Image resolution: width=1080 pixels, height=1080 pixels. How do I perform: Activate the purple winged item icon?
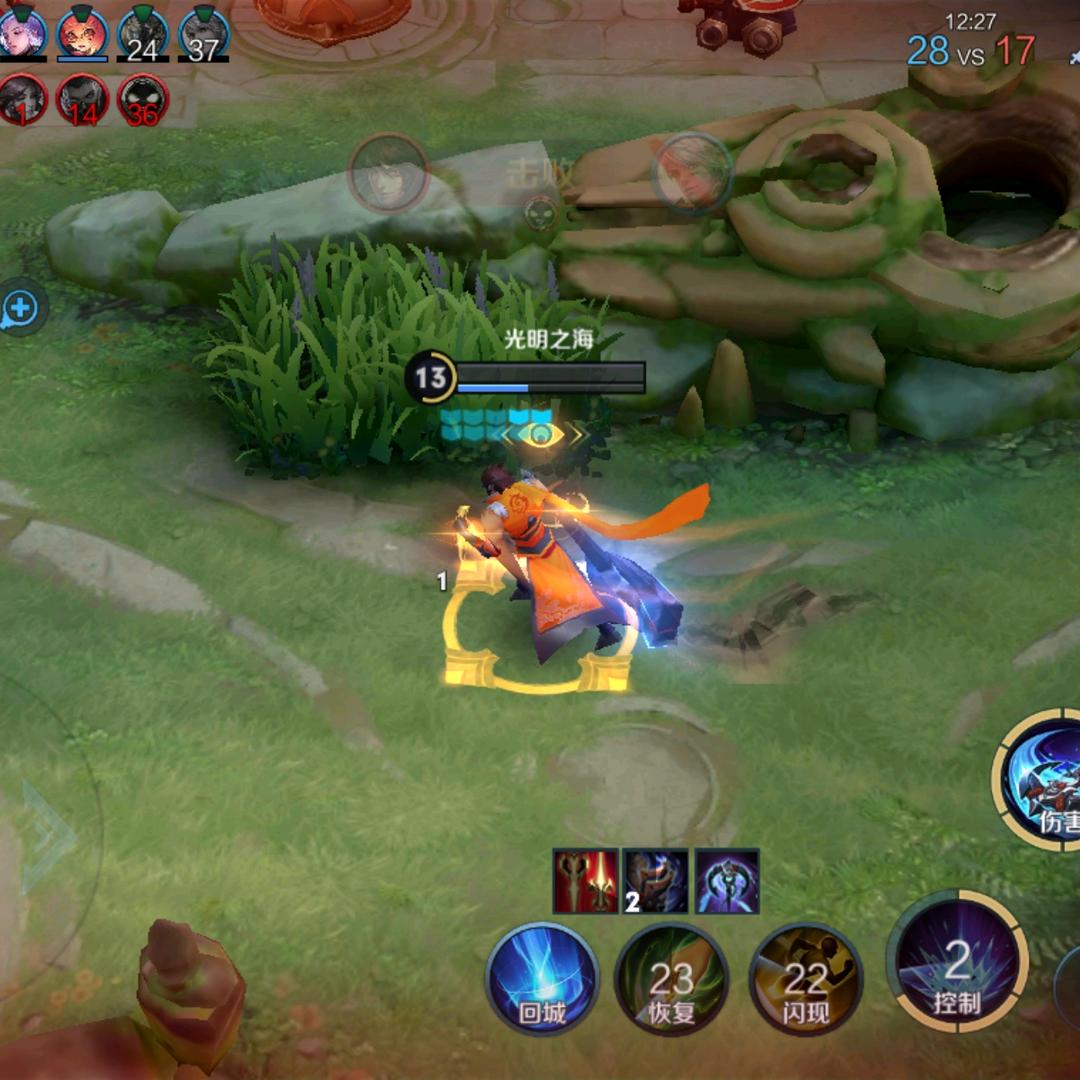tap(727, 881)
